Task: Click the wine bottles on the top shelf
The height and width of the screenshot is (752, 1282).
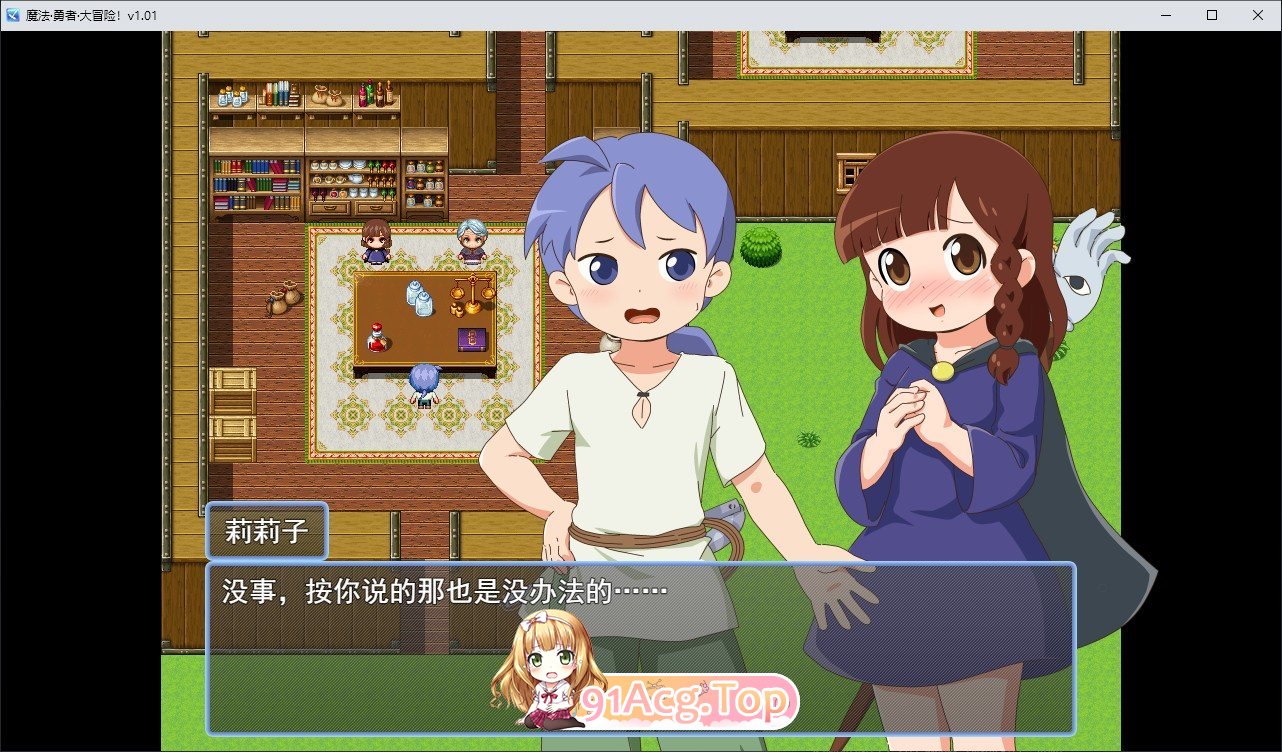Action: coord(377,95)
